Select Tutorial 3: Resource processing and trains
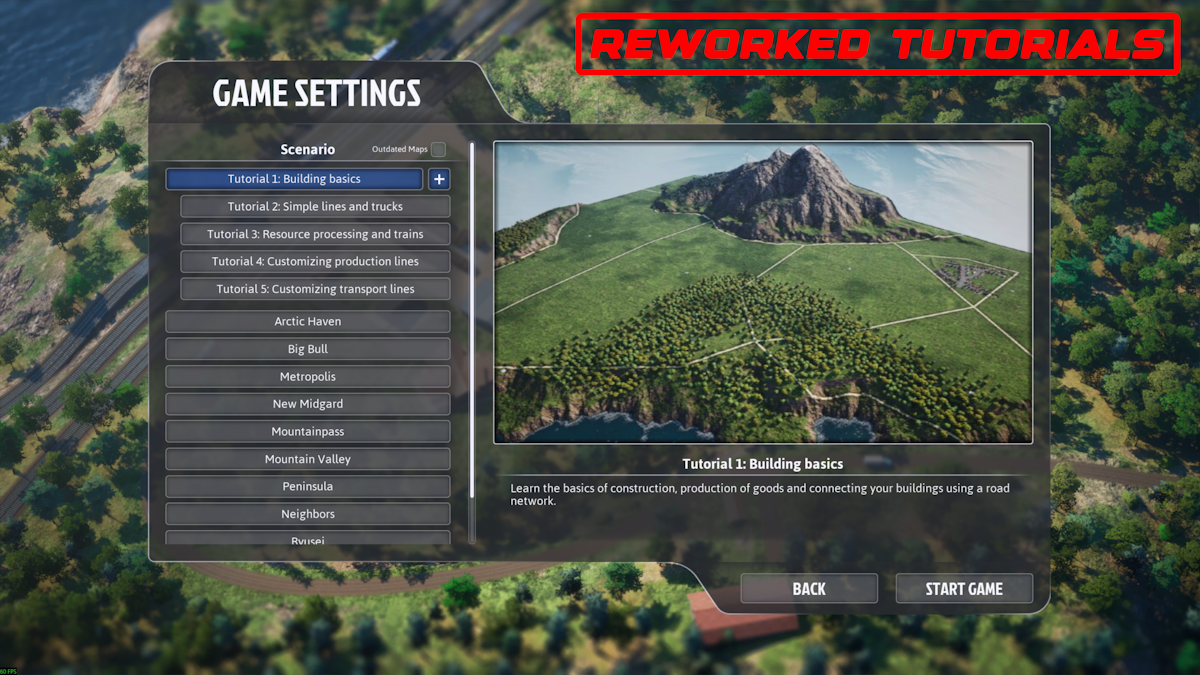The height and width of the screenshot is (675, 1200). [315, 234]
